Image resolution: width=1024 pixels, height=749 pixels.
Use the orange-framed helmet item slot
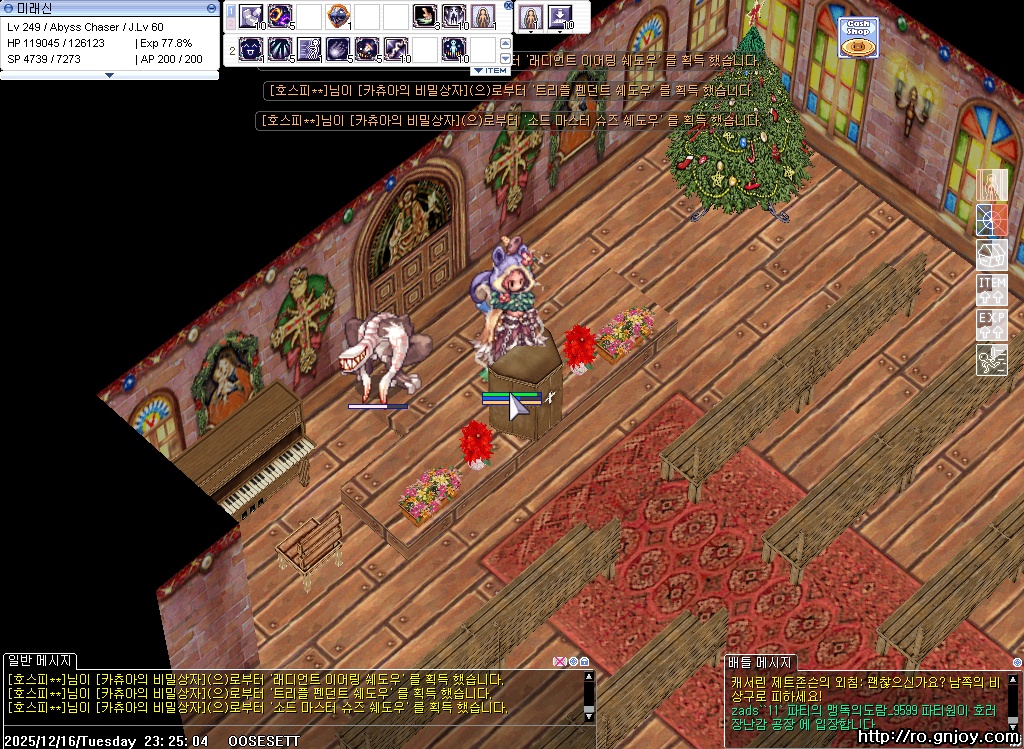tap(338, 16)
